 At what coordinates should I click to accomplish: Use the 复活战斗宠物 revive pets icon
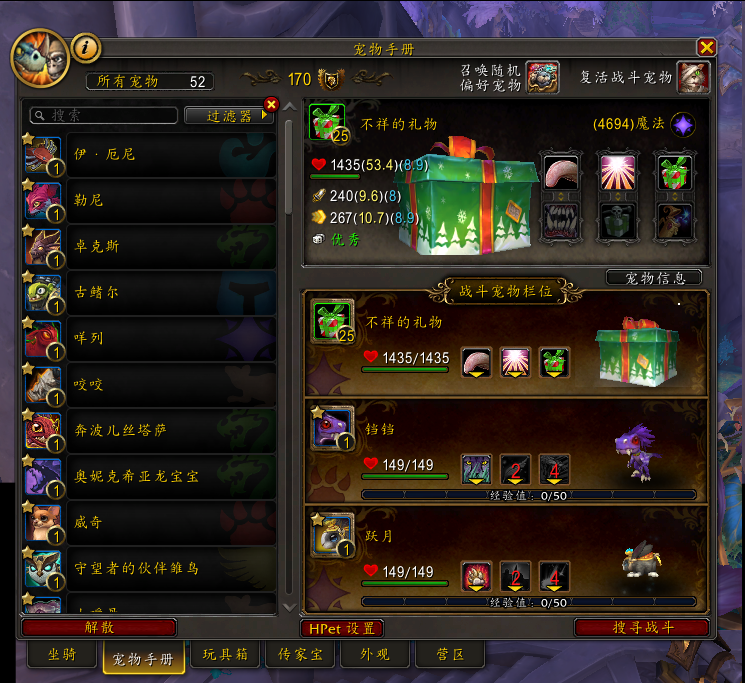(693, 77)
